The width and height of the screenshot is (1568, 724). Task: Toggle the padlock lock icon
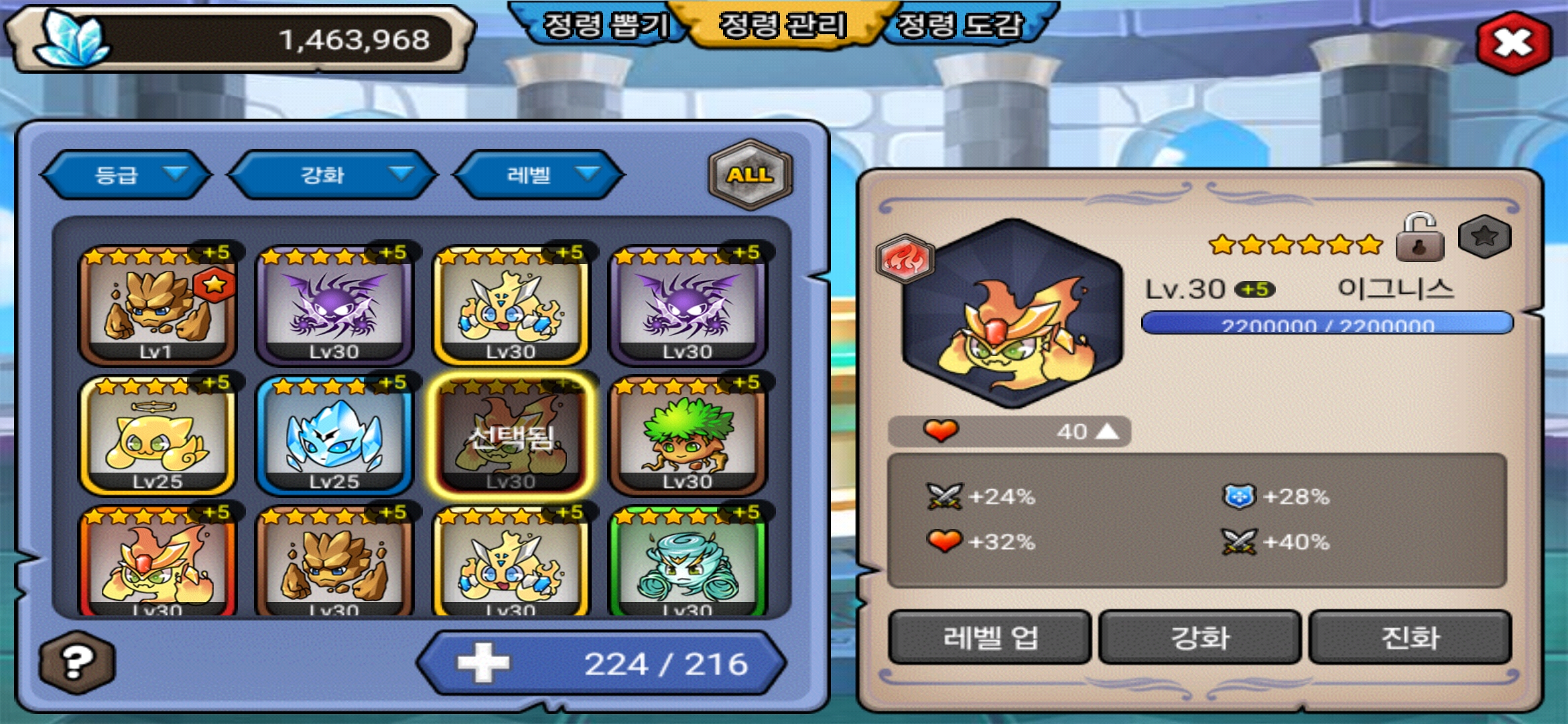coord(1419,239)
